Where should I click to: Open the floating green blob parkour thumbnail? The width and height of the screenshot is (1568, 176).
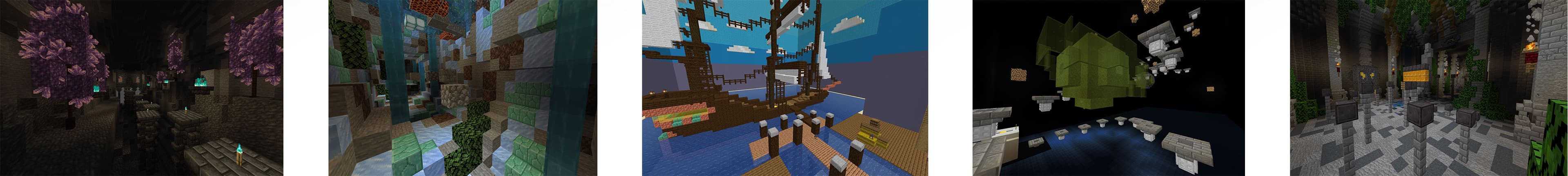tap(1108, 88)
